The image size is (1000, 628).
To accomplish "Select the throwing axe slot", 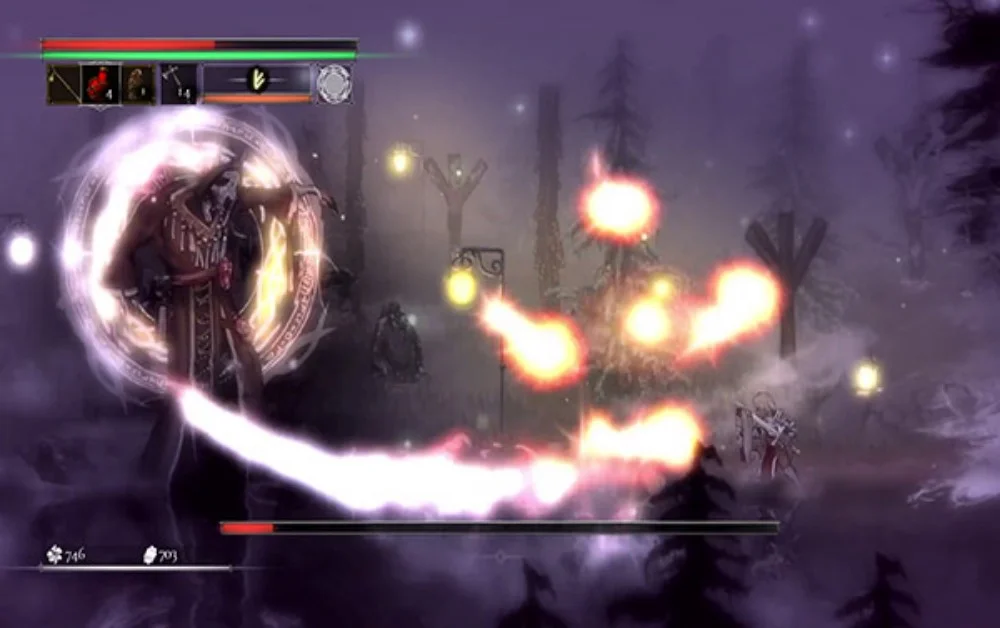I will coord(178,84).
